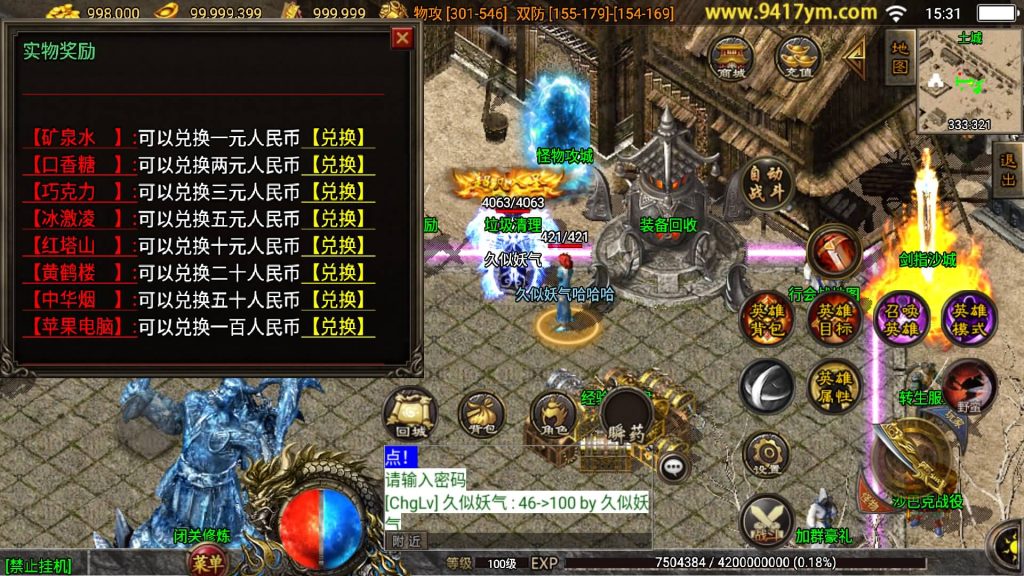Redeem the 苹果电脑 reward
The height and width of the screenshot is (576, 1024).
(x=339, y=326)
